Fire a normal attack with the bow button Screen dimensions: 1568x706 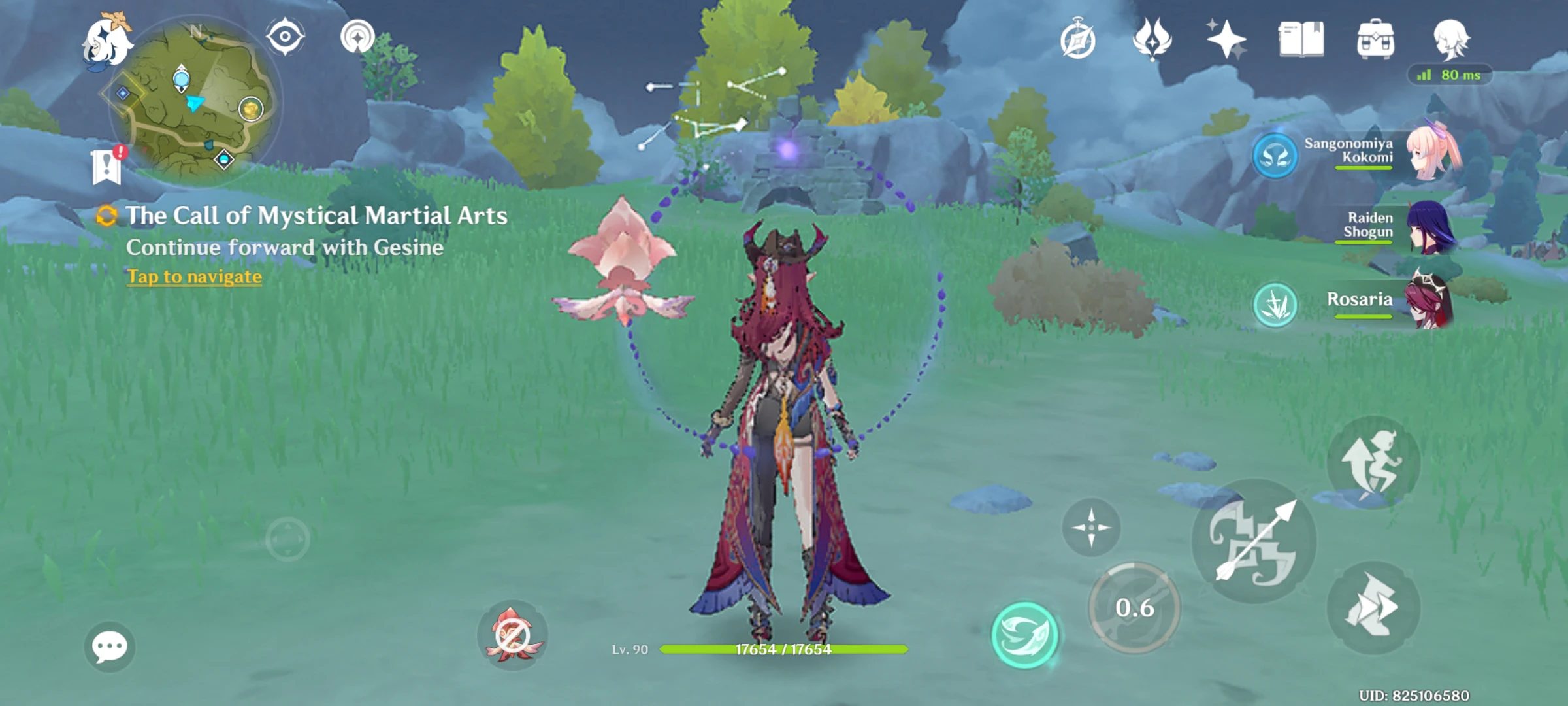1254,541
